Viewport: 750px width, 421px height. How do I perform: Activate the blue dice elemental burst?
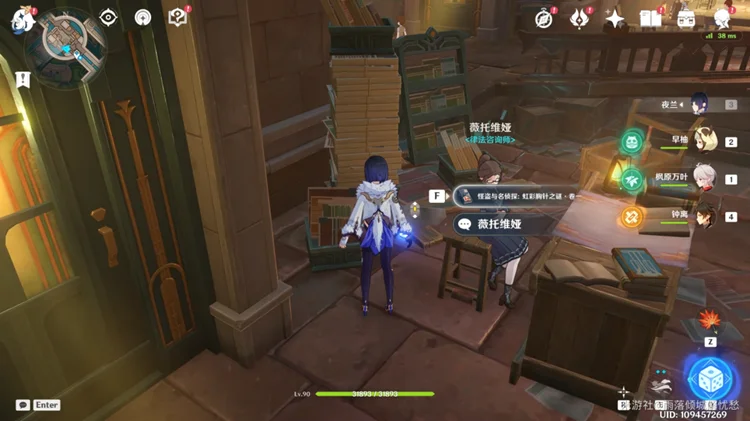tap(711, 377)
